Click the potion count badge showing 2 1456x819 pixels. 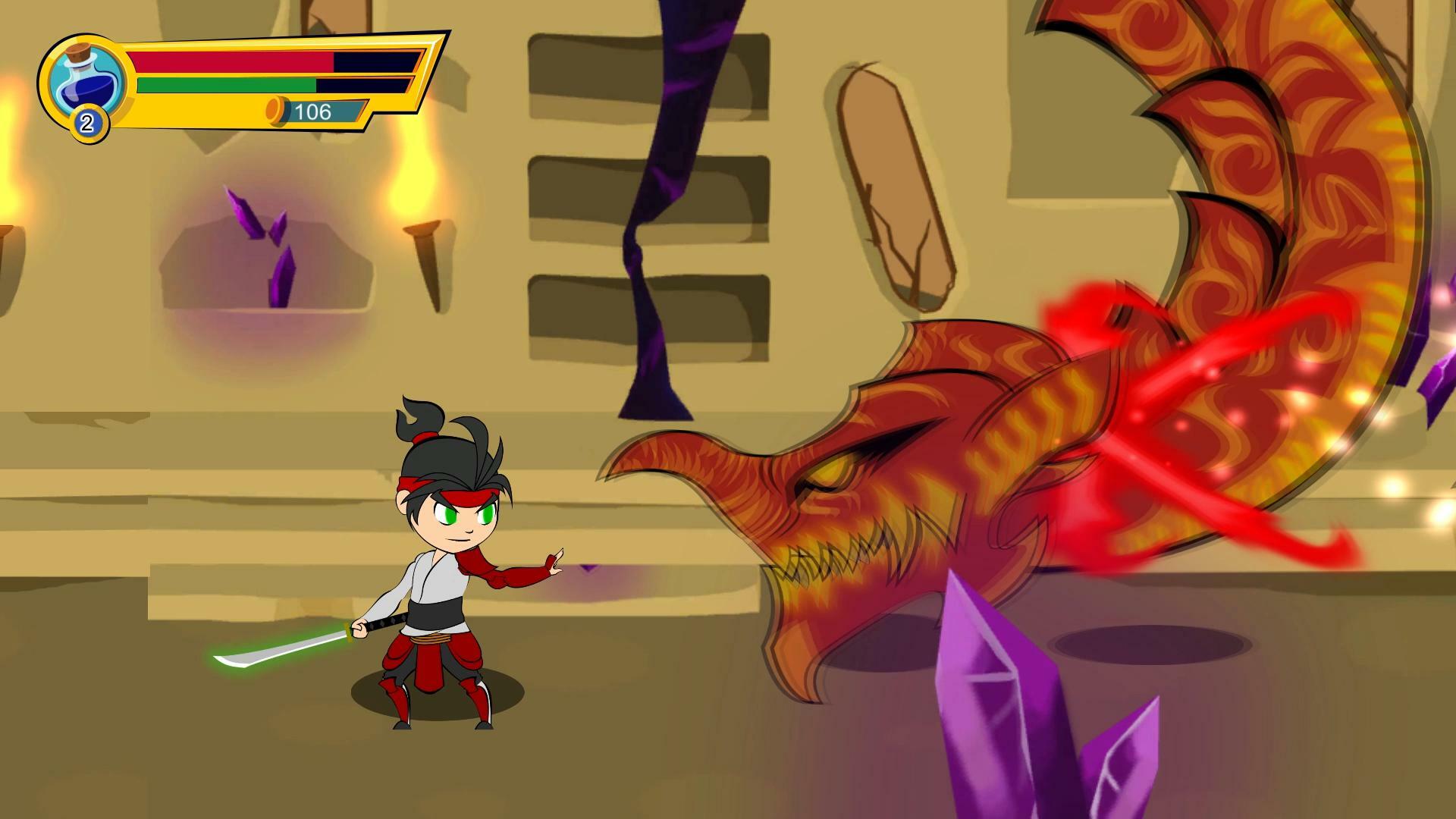88,119
